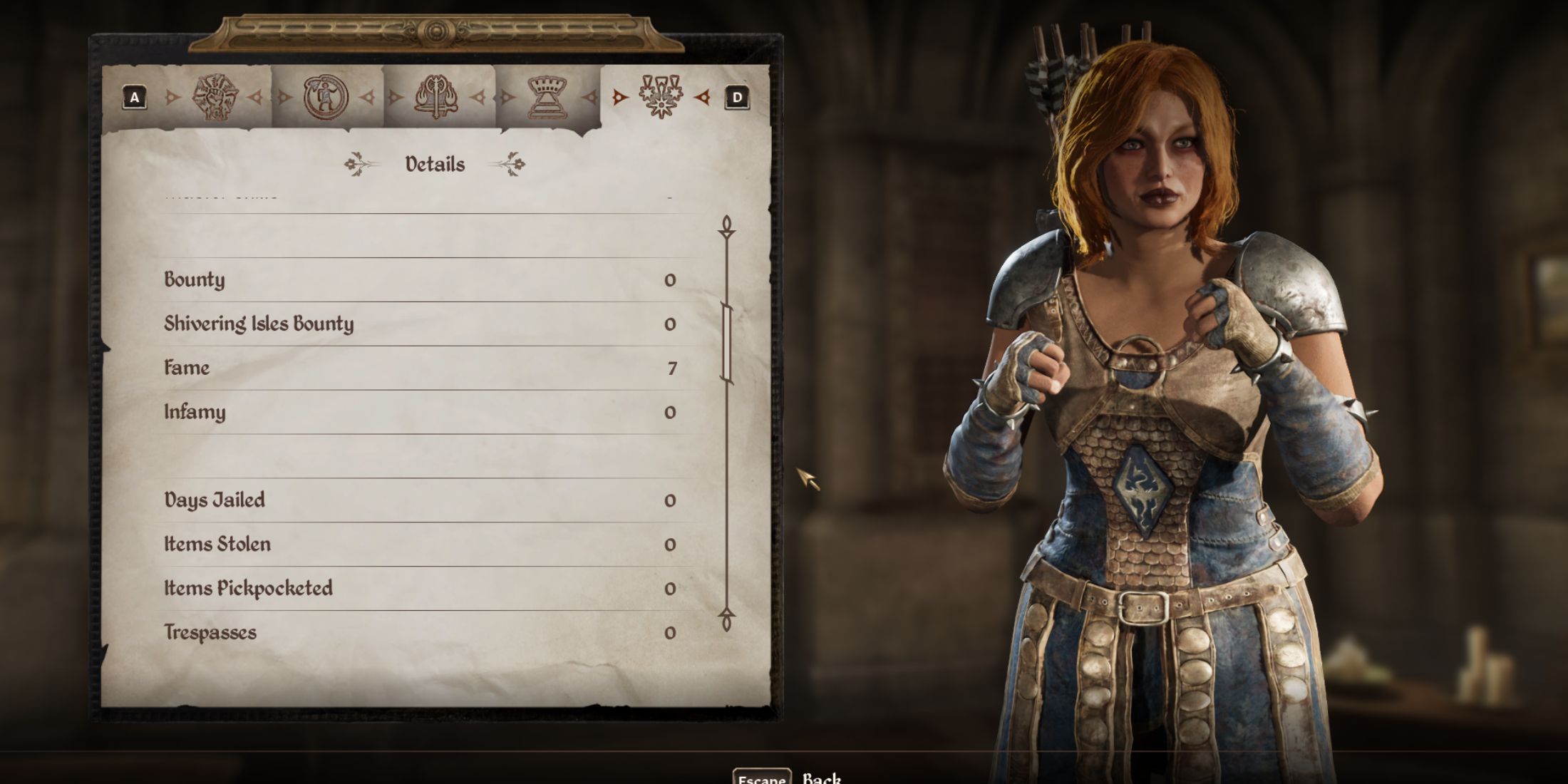
Task: Select the flaming helmet tab
Action: 436,97
